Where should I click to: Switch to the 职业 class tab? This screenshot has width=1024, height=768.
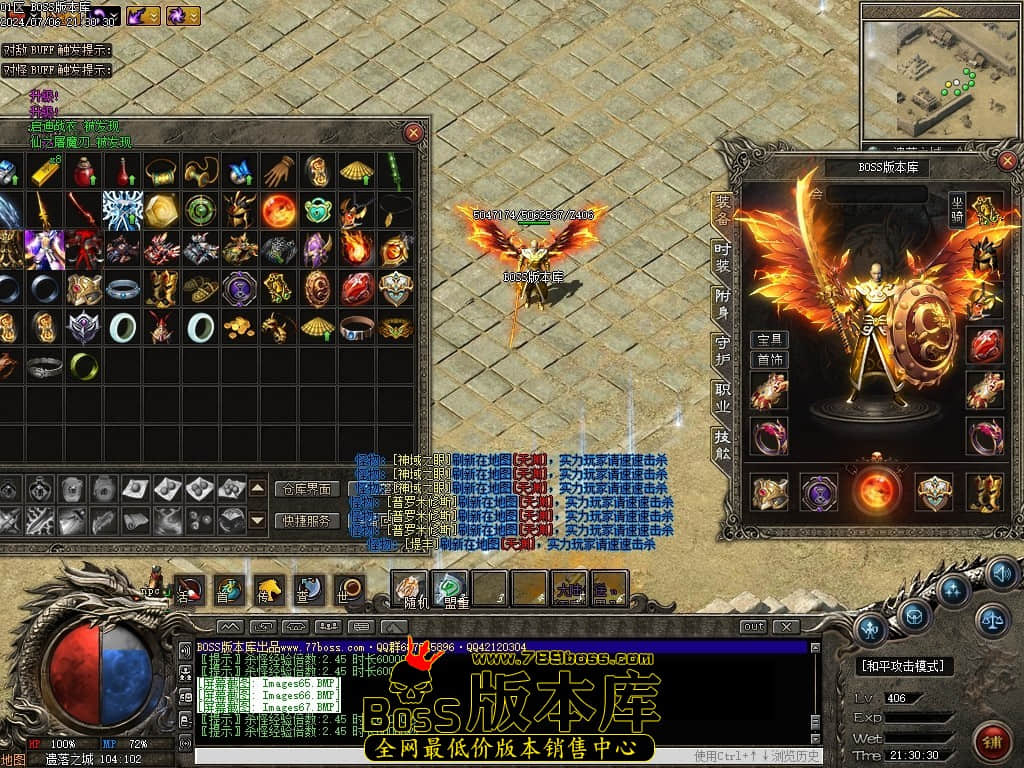coord(722,396)
